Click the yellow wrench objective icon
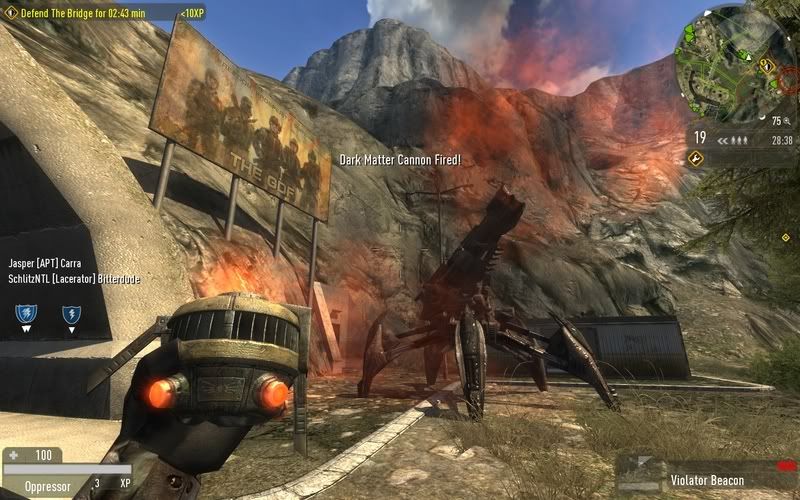This screenshot has width=800, height=500. (x=696, y=158)
